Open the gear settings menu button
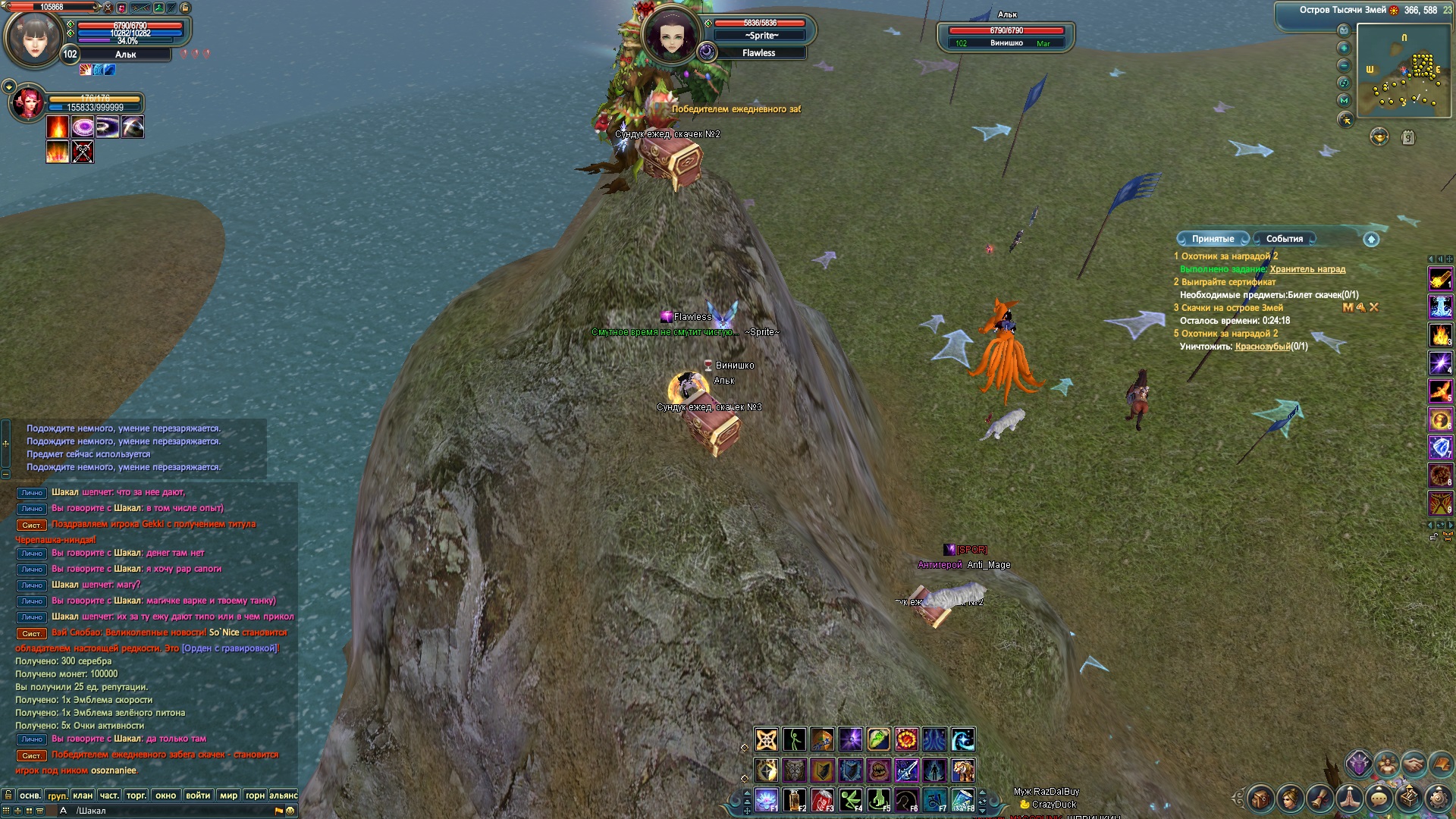This screenshot has width=1456, height=819. pyautogui.click(x=1439, y=798)
